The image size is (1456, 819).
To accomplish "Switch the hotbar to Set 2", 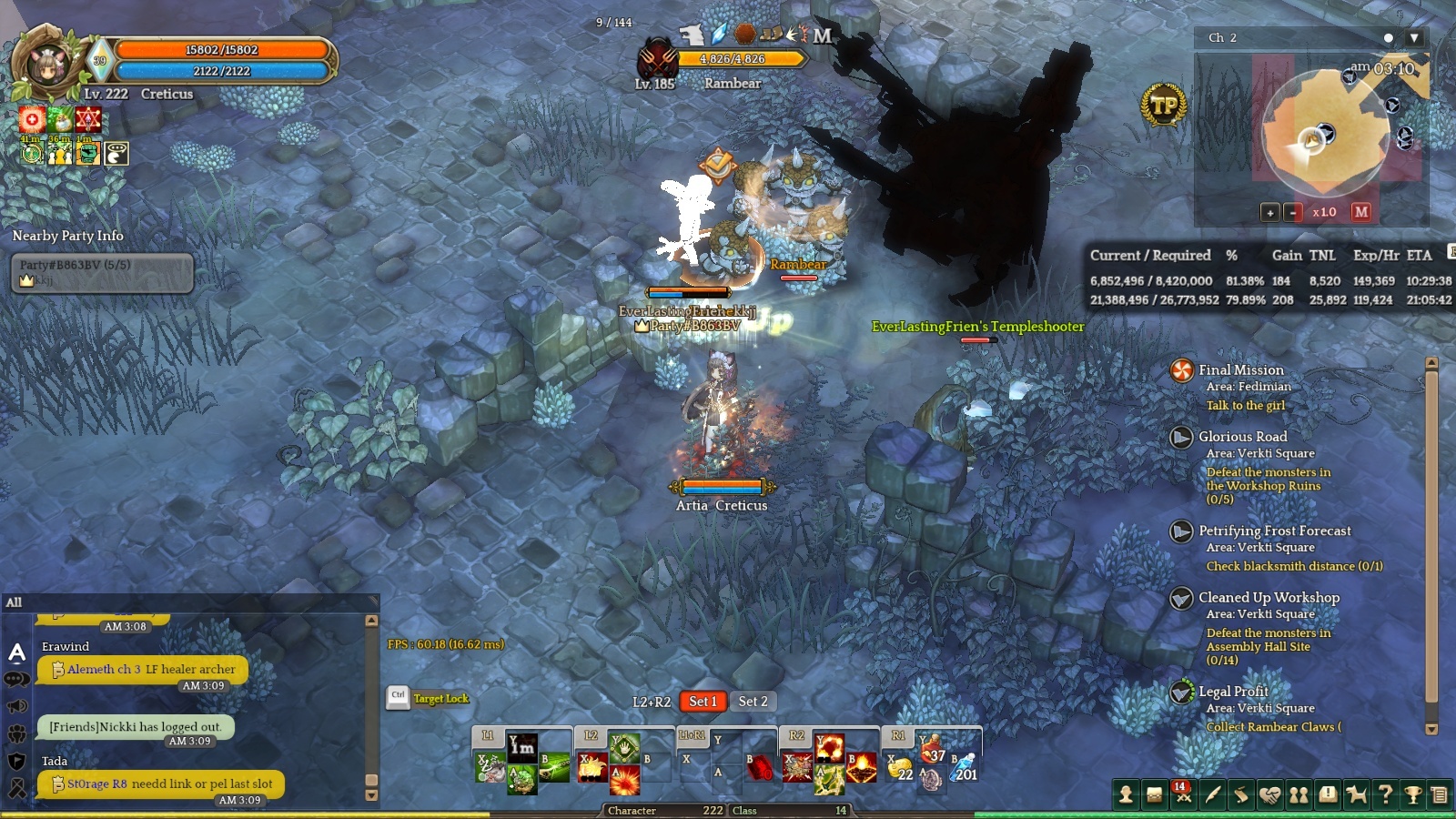I will click(x=753, y=702).
